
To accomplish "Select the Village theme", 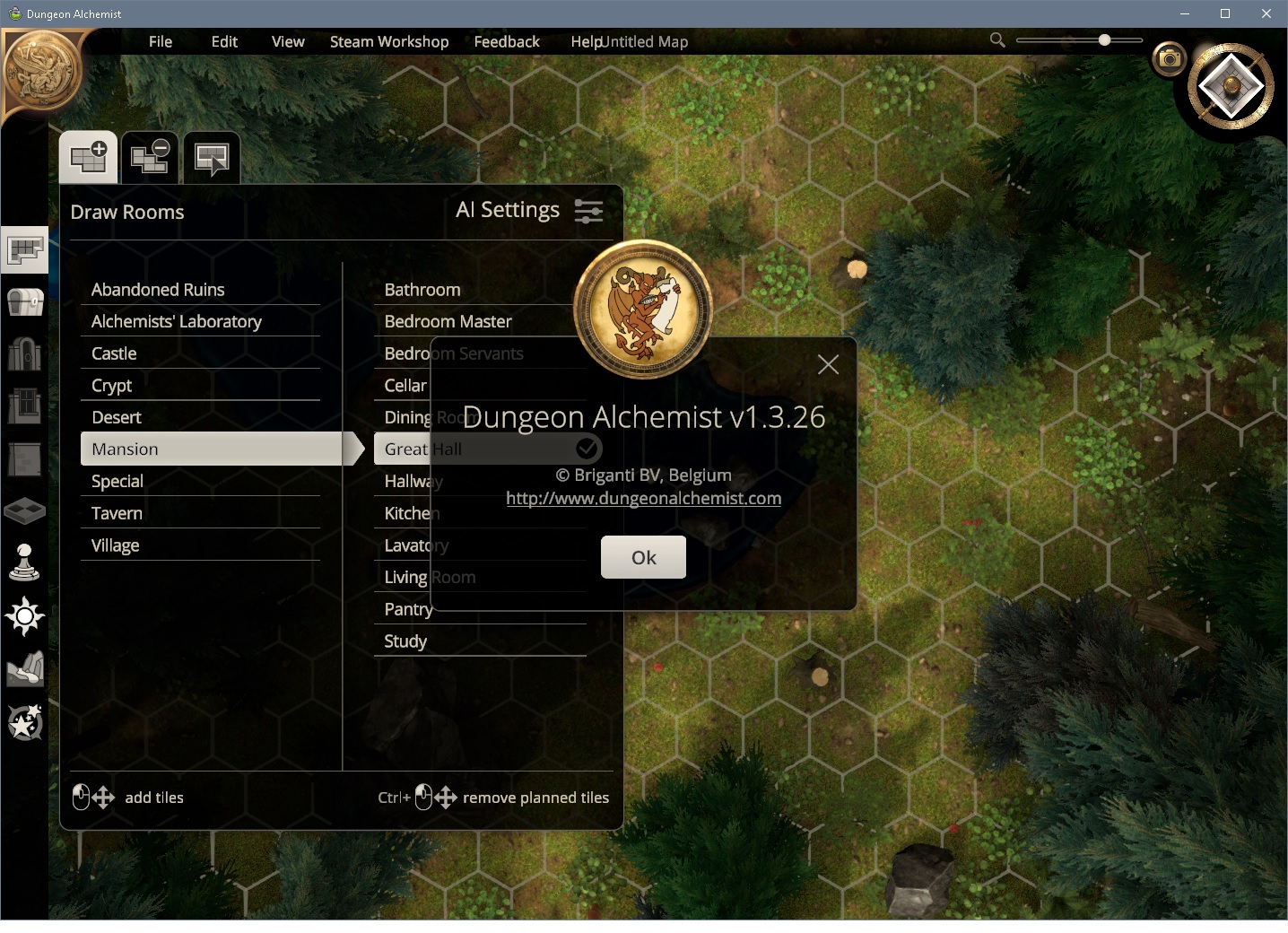I will (115, 545).
